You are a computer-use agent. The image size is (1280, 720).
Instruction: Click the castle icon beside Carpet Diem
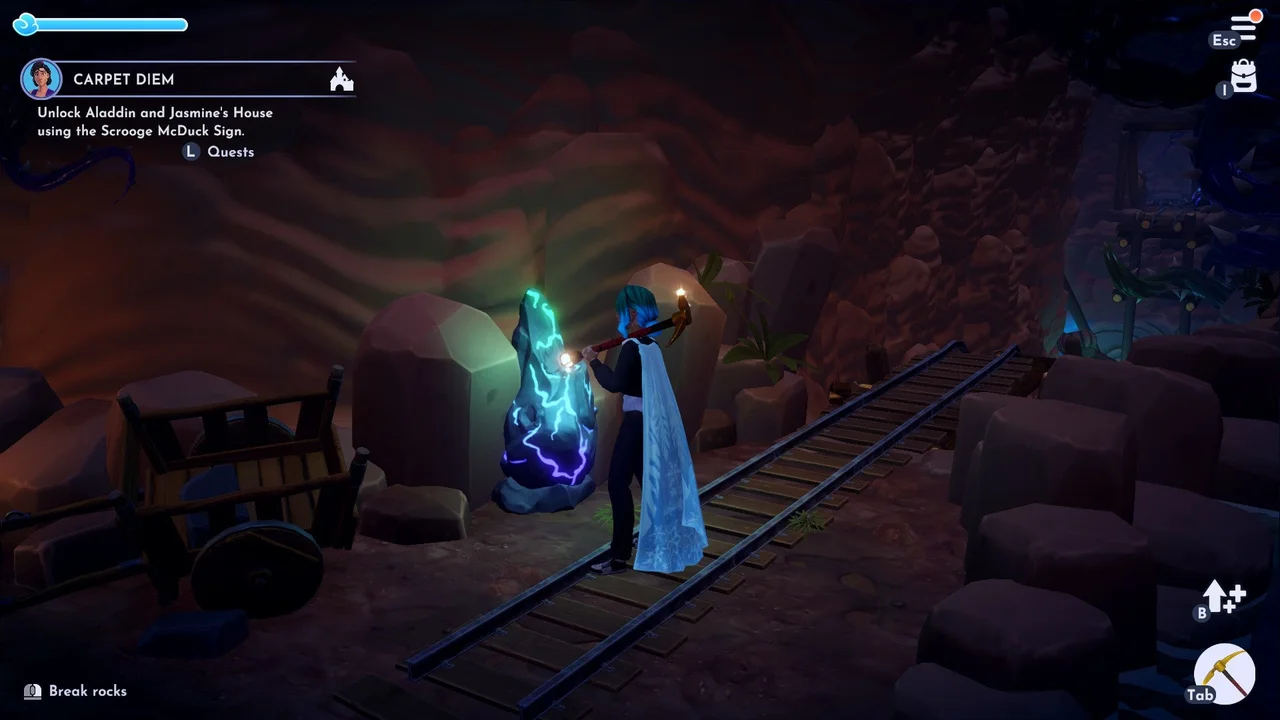click(341, 79)
